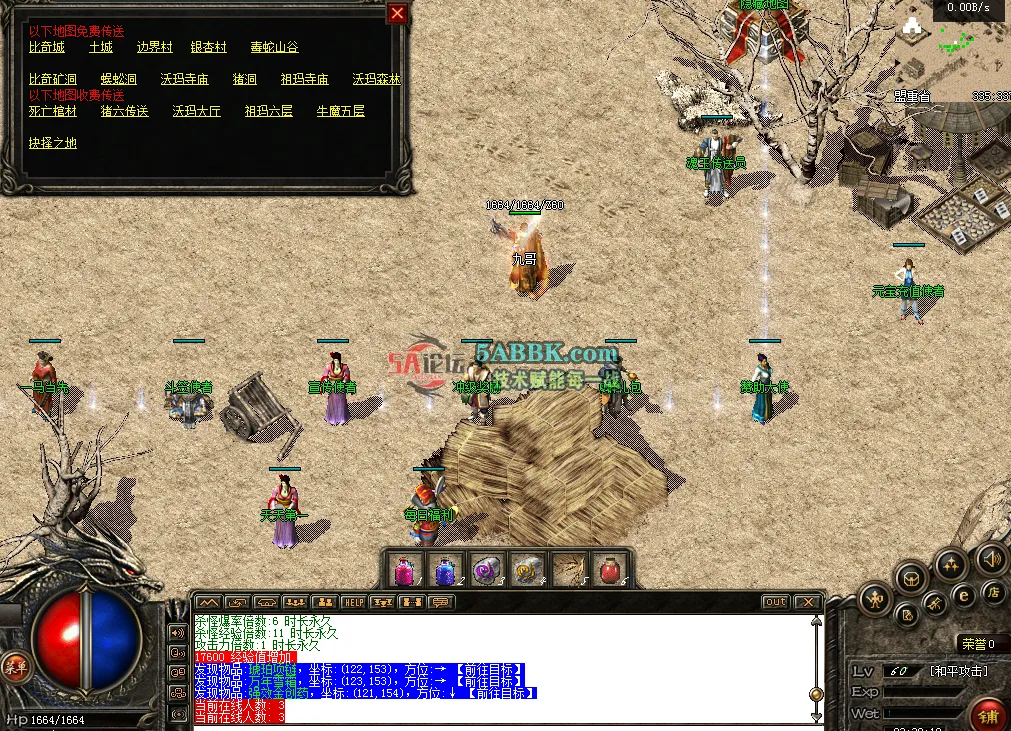The height and width of the screenshot is (731, 1011).
Task: Use the blue potion in slot 2
Action: [446, 569]
